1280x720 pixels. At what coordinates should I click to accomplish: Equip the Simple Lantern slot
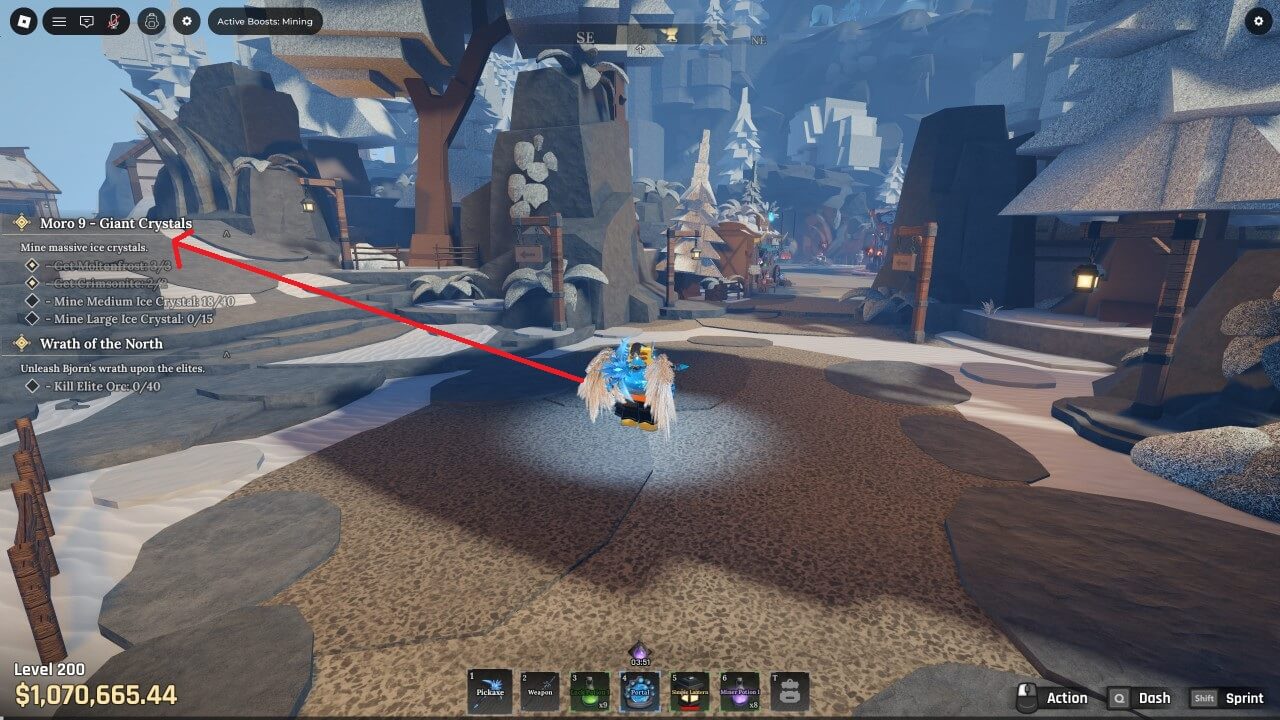[x=690, y=691]
